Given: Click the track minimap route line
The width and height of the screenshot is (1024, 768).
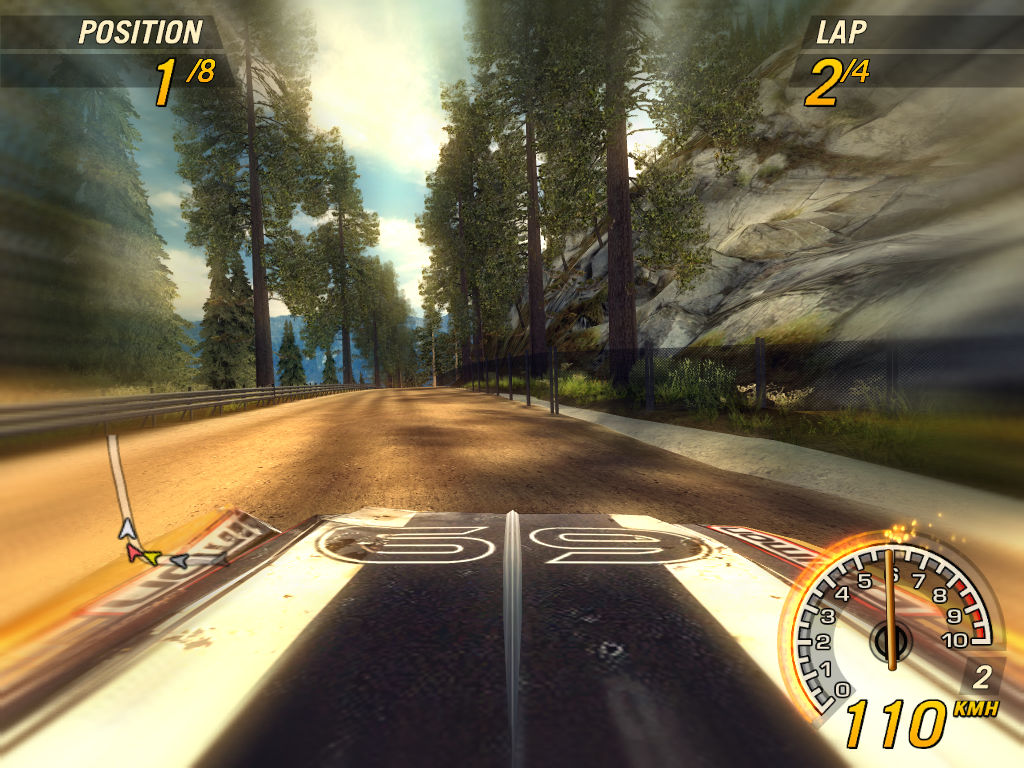Looking at the screenshot, I should (x=116, y=472).
